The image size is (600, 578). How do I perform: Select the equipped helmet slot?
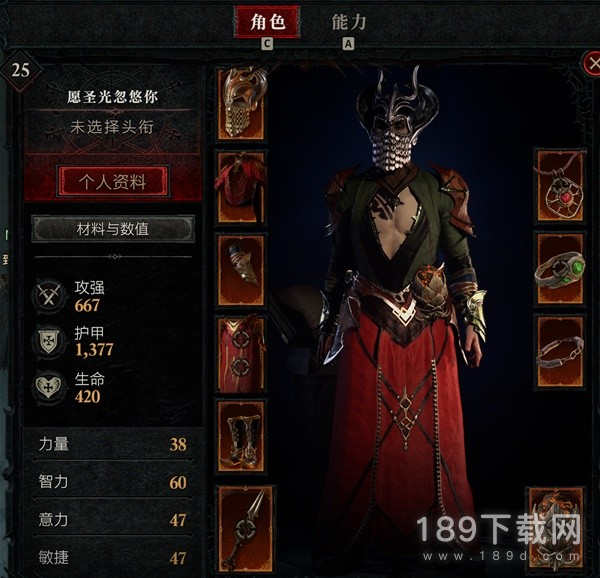241,103
